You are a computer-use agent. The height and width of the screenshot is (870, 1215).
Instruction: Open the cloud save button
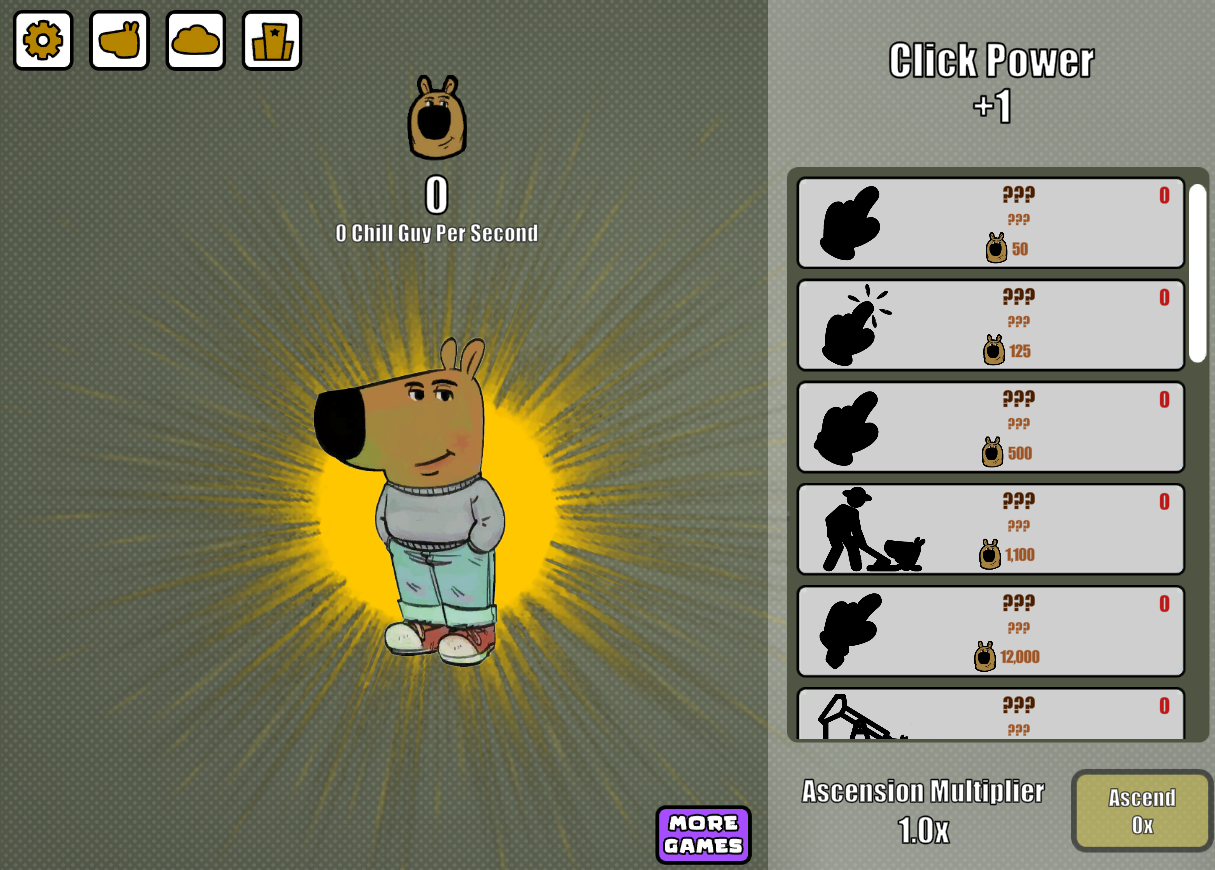pos(196,40)
